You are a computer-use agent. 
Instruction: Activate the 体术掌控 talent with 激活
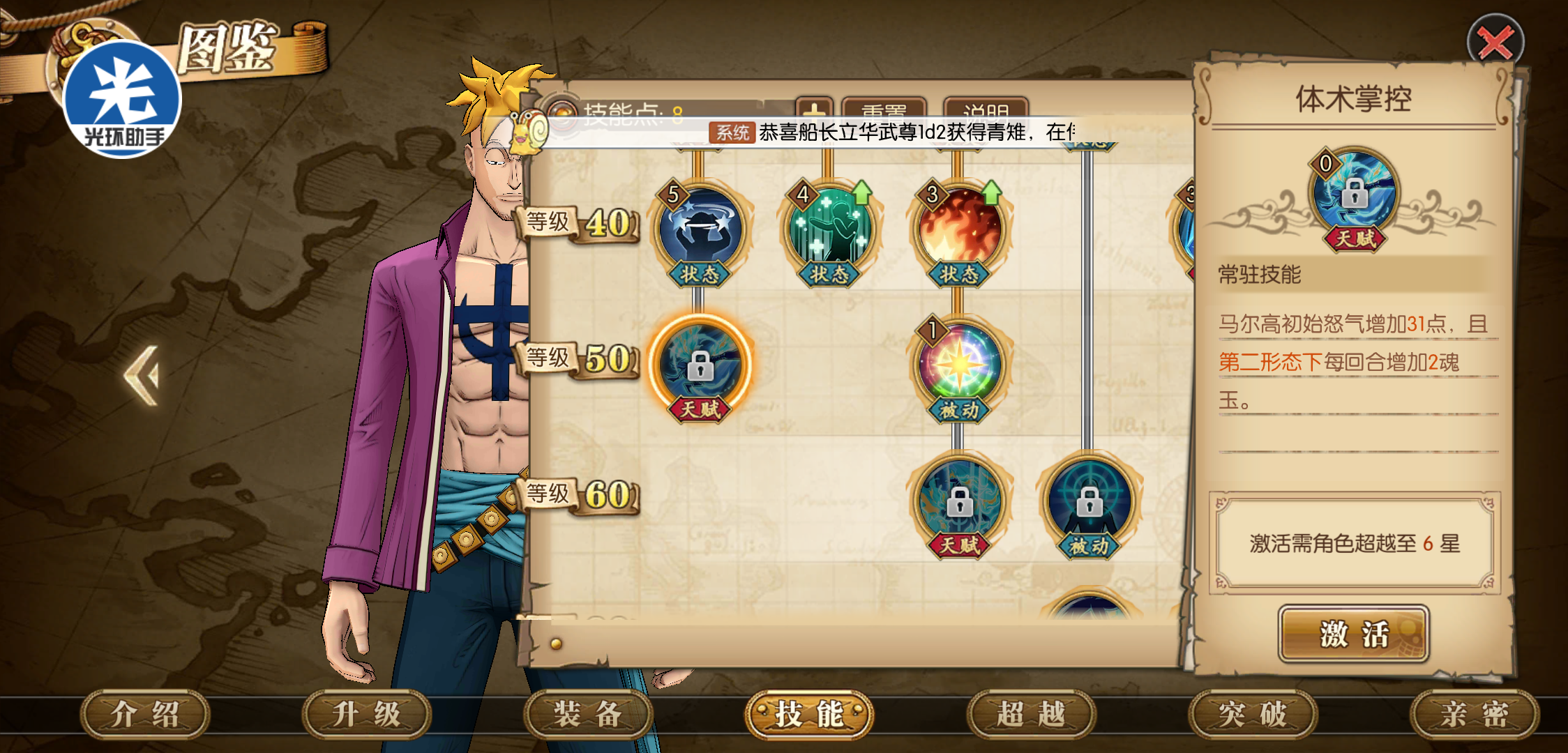[x=1353, y=634]
